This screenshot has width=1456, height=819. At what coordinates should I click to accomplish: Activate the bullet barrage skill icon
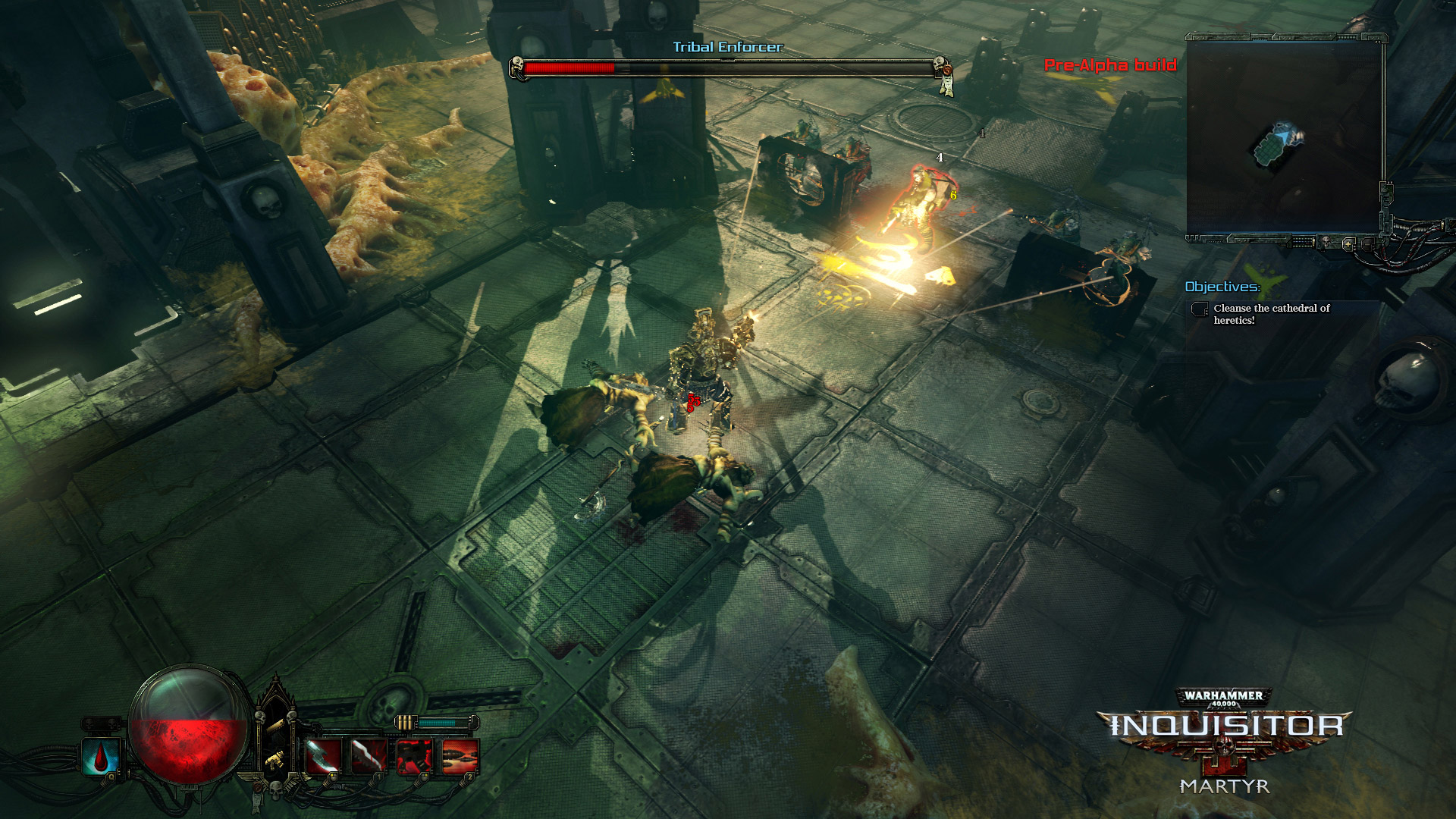pos(460,756)
